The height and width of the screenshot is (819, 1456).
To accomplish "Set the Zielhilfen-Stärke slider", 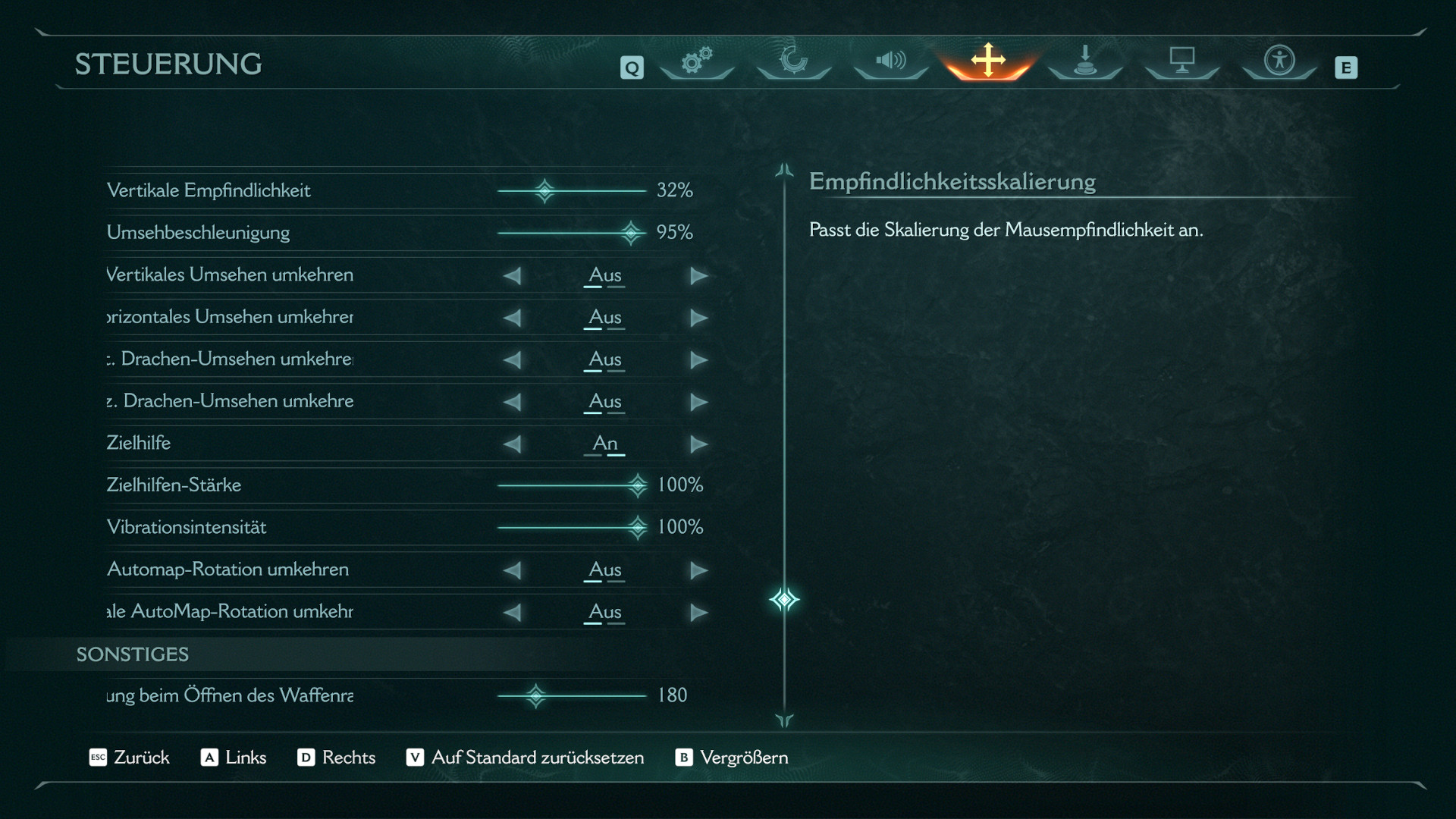I will click(638, 485).
